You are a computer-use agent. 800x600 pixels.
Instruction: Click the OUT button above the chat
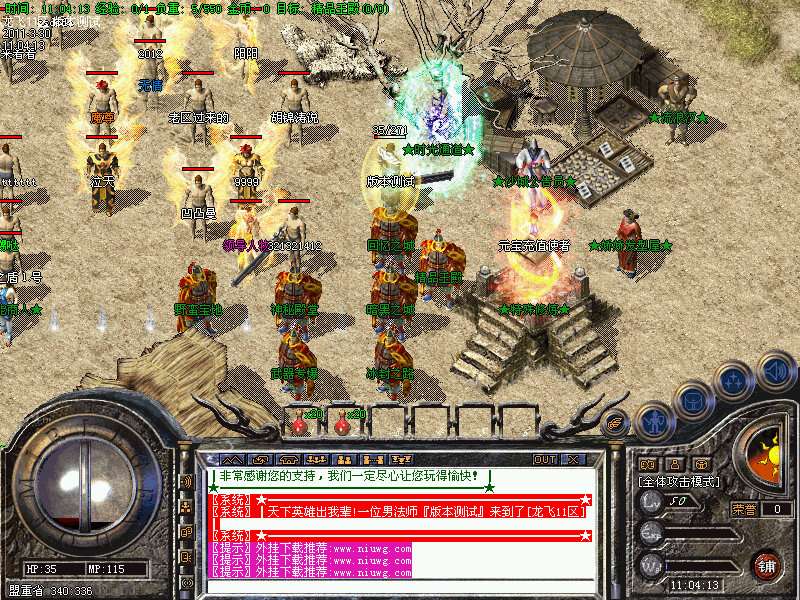point(545,459)
